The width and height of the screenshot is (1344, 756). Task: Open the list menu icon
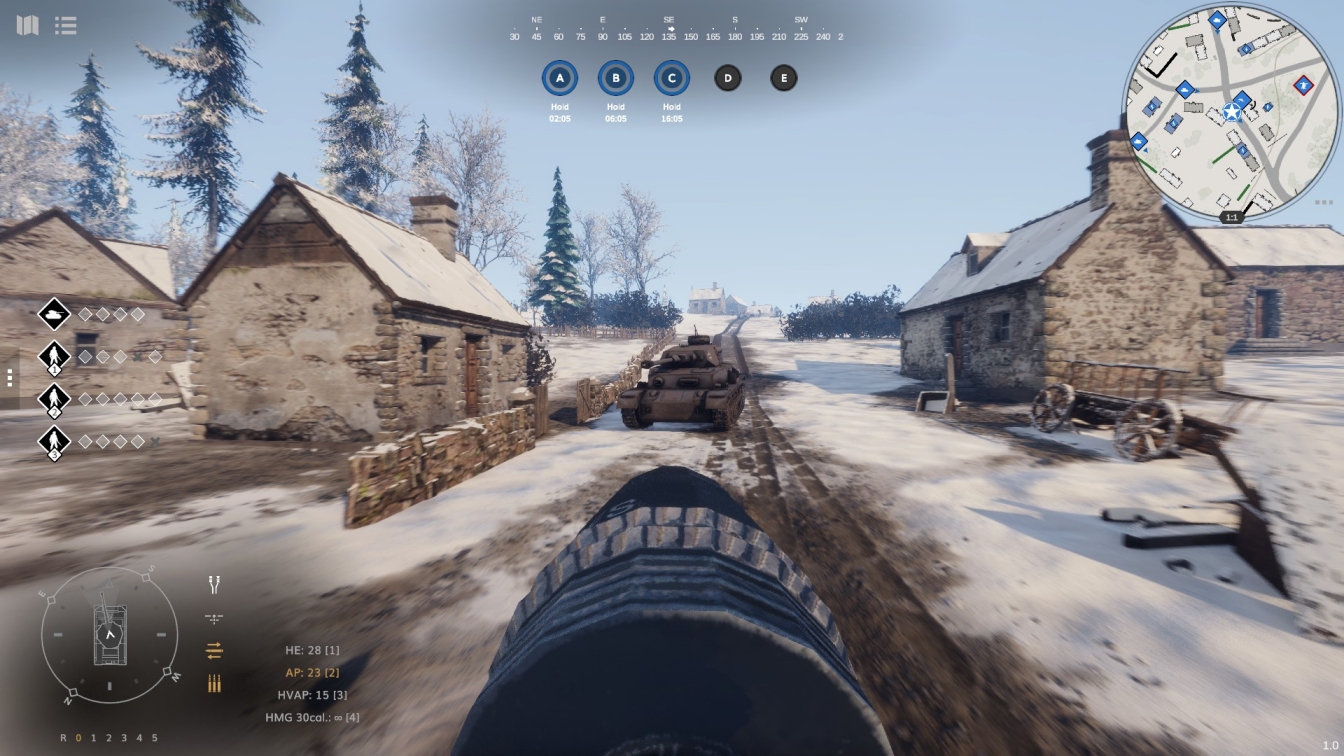coord(66,25)
